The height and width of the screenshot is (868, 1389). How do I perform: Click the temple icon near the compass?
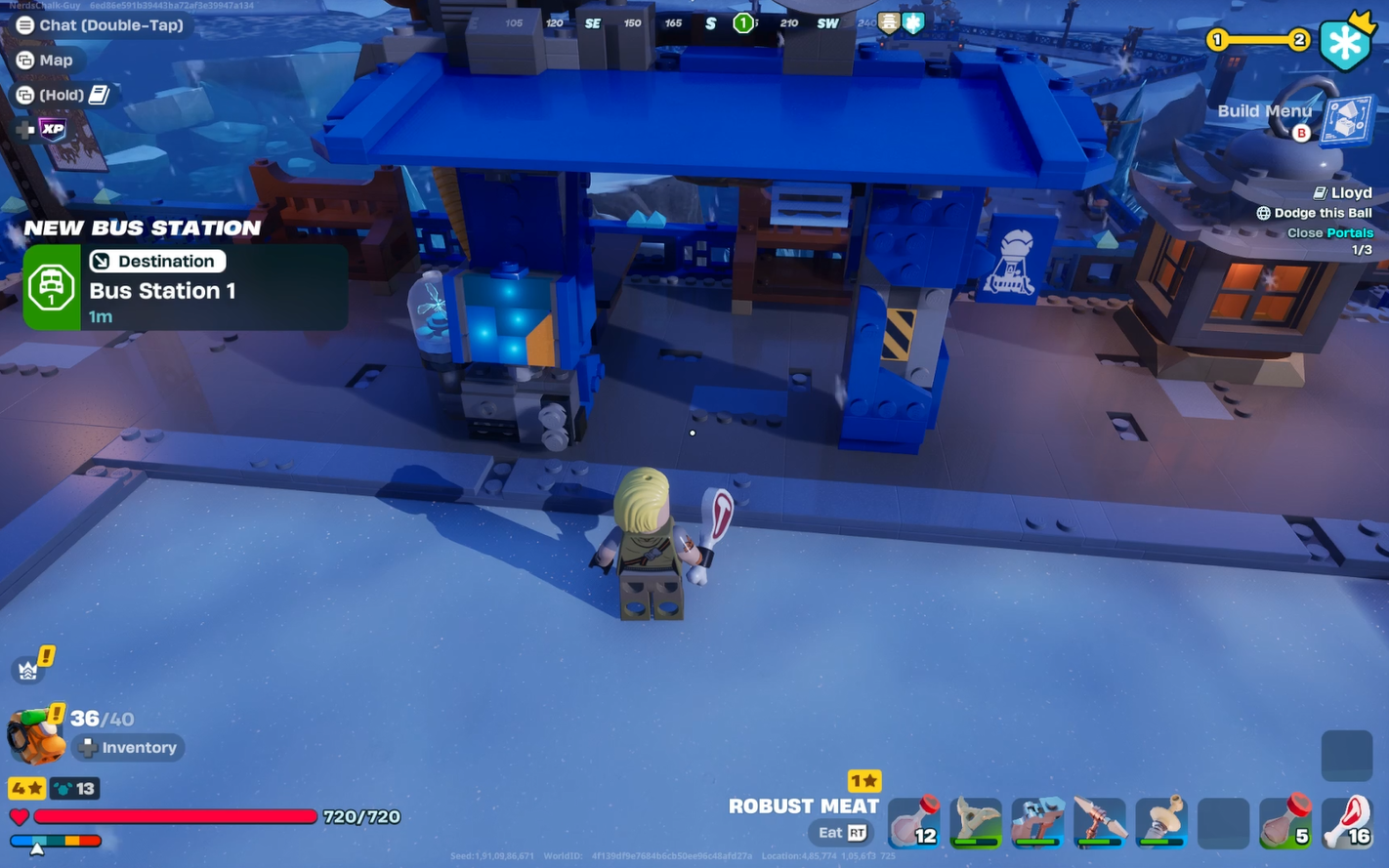(887, 21)
